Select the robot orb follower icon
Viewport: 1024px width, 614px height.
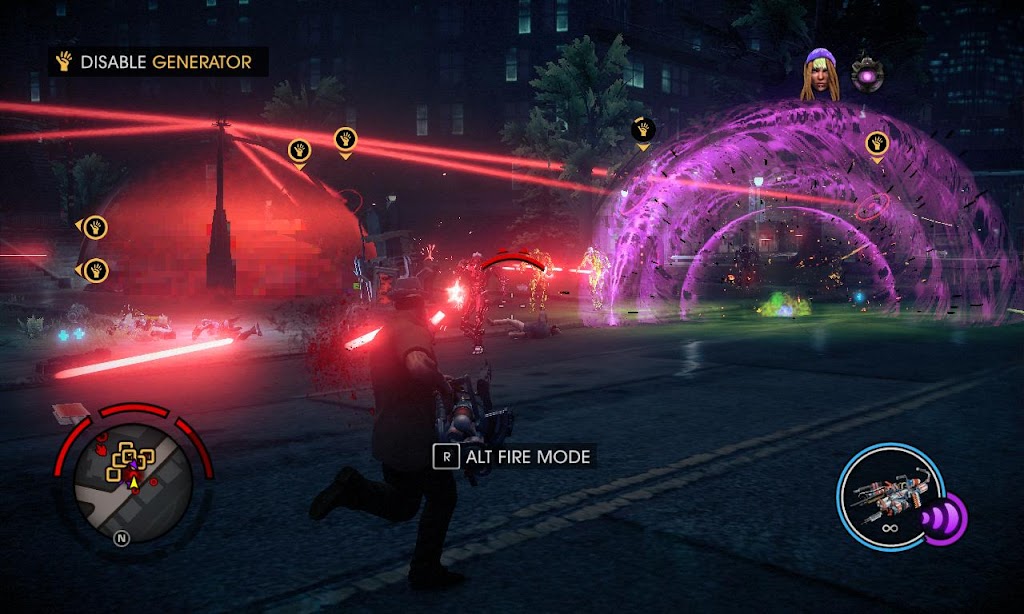pos(868,75)
